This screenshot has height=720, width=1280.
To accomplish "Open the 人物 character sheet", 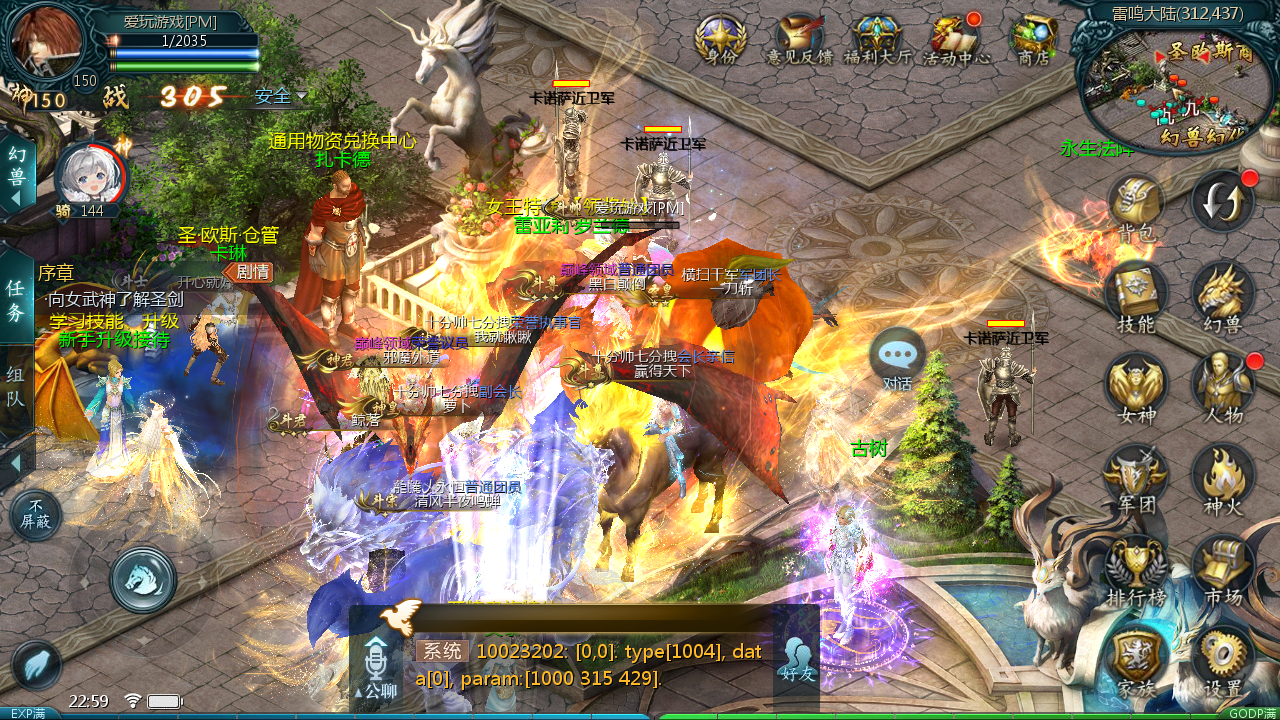I will click(1222, 387).
